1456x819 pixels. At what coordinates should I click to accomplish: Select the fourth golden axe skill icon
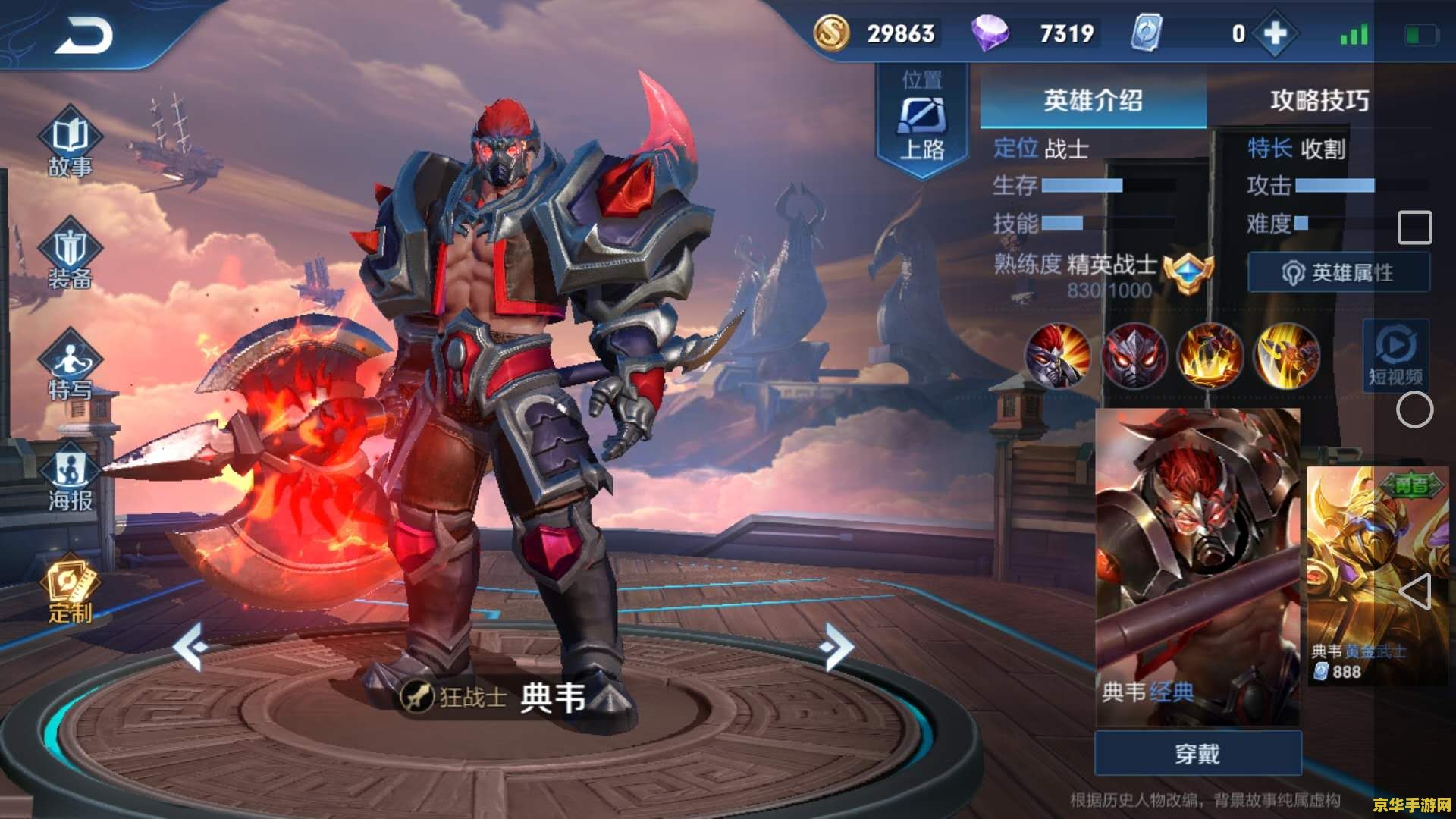coord(1286,356)
